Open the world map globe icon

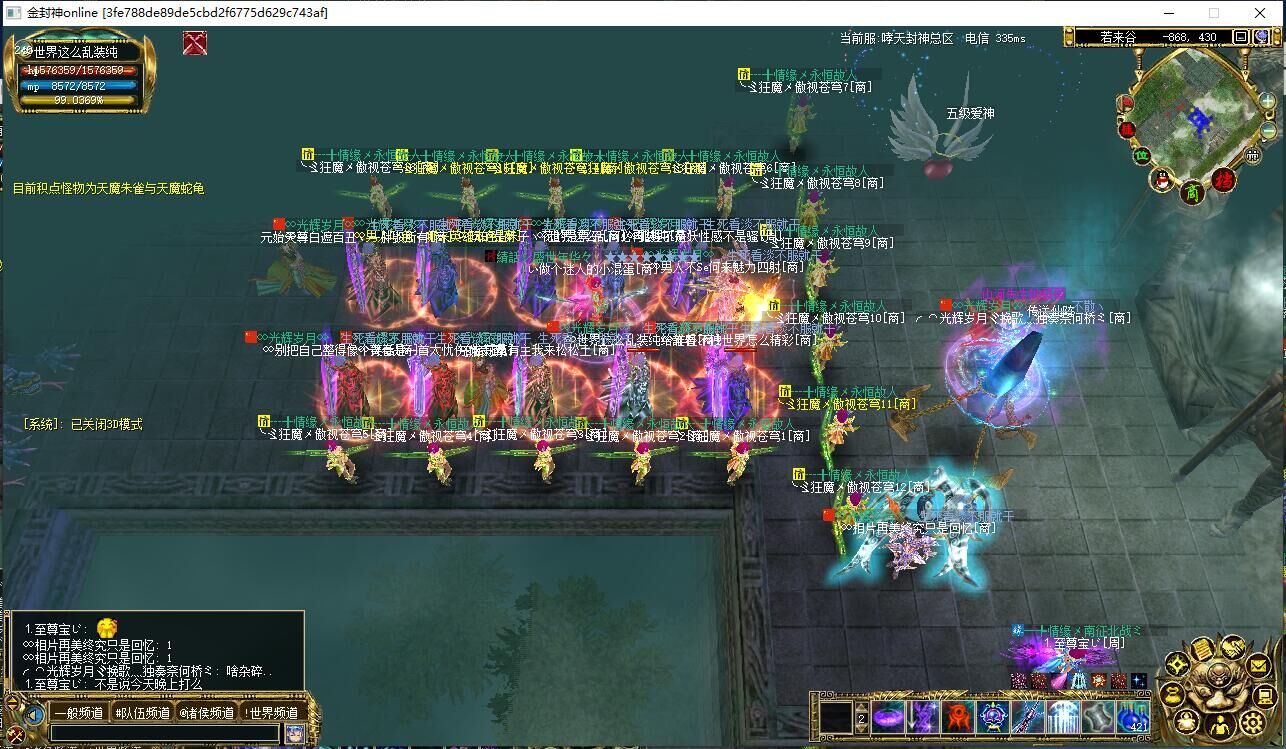[x=1261, y=37]
